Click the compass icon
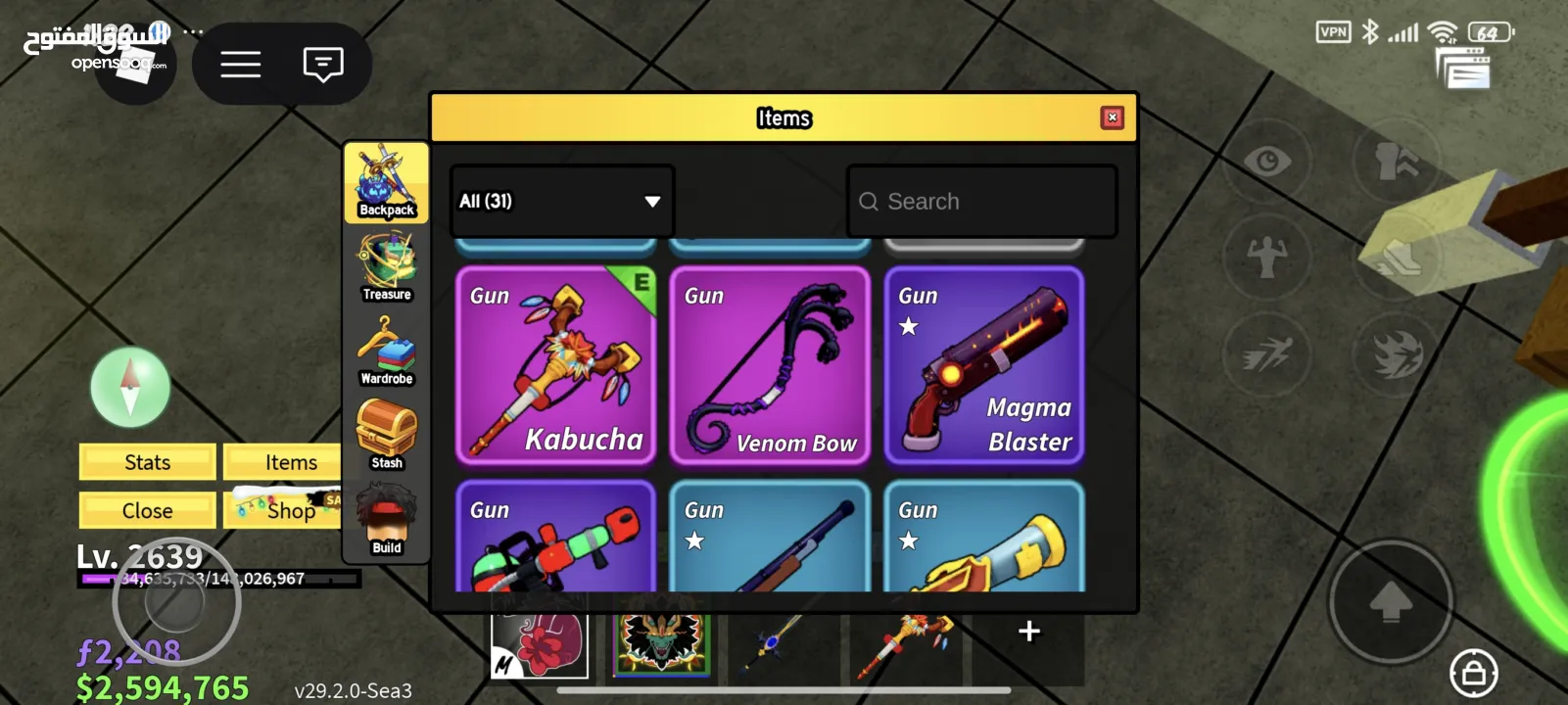1568x705 pixels. click(x=130, y=387)
